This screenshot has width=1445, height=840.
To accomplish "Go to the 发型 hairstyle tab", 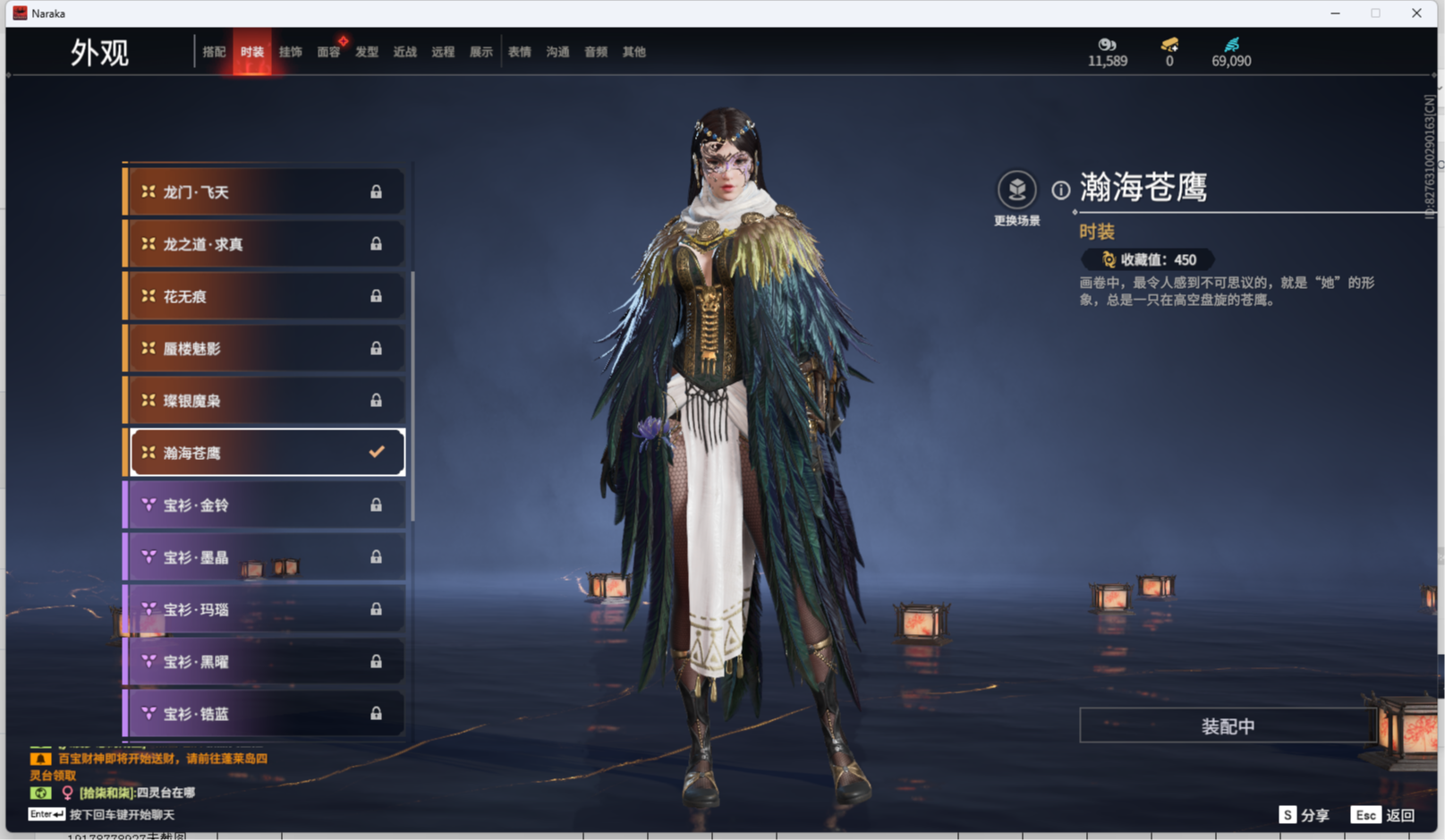I will pos(367,52).
